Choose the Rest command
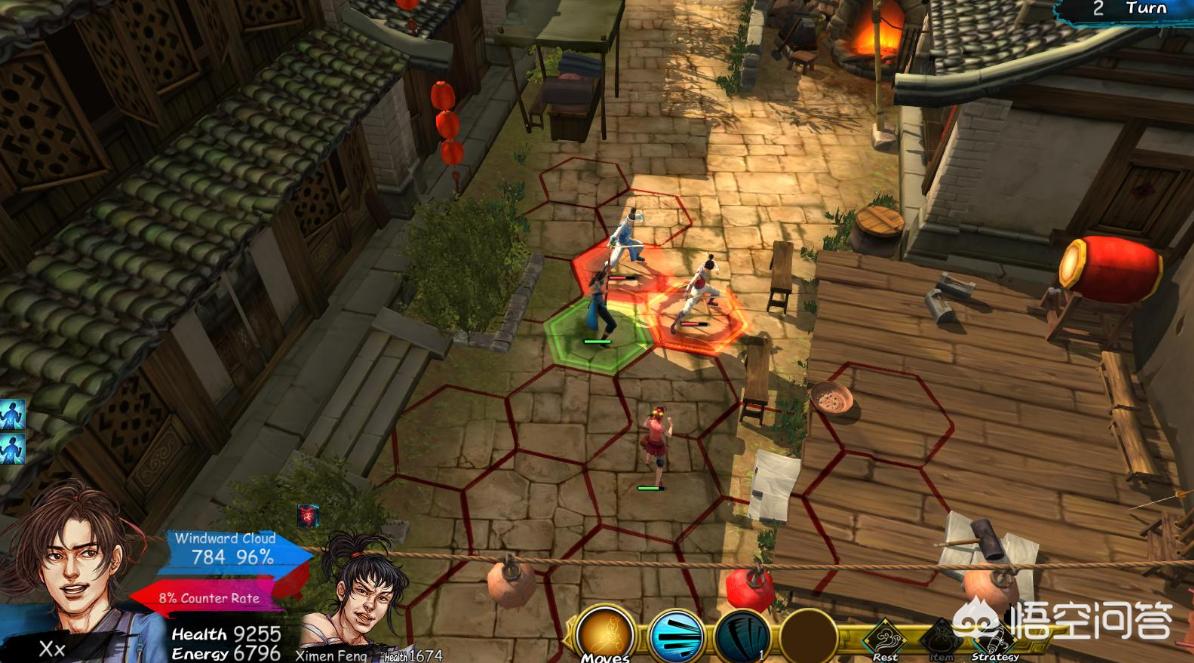1194x663 pixels. pos(884,638)
